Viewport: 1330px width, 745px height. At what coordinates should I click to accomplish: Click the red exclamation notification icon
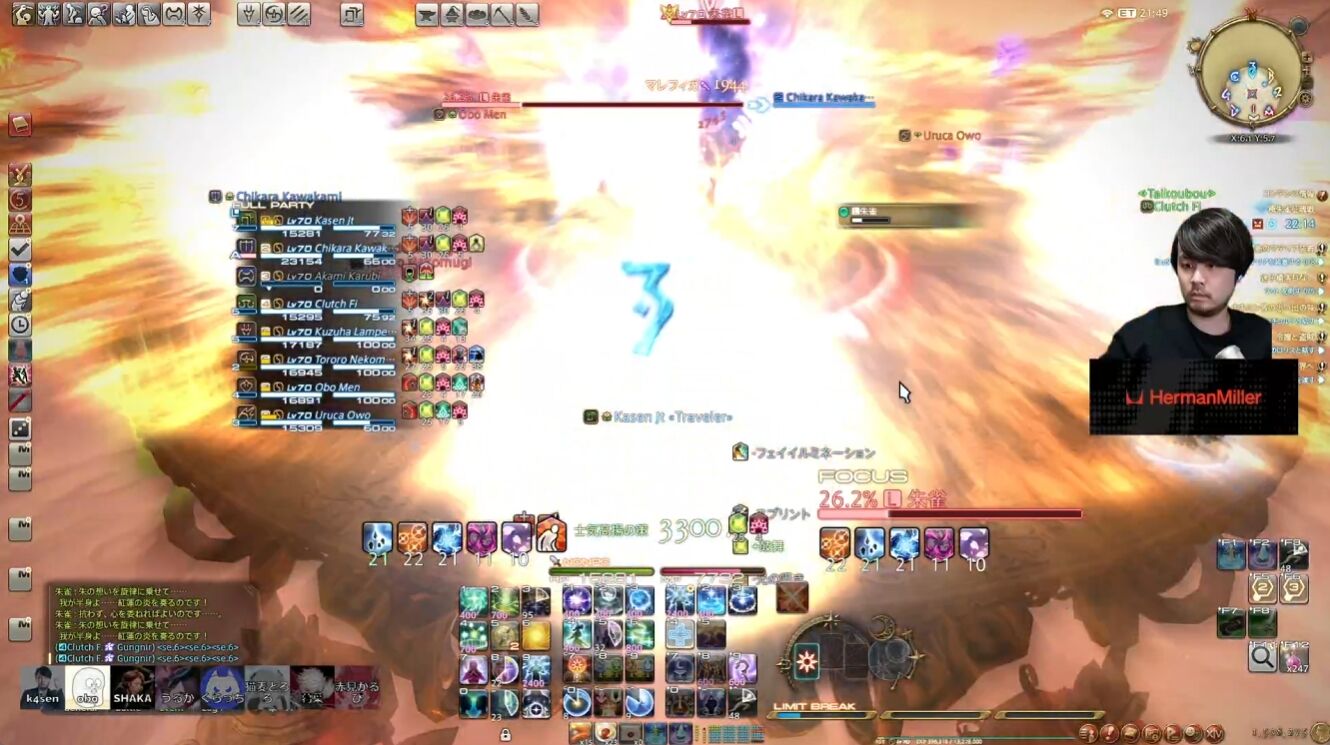pos(1109,733)
